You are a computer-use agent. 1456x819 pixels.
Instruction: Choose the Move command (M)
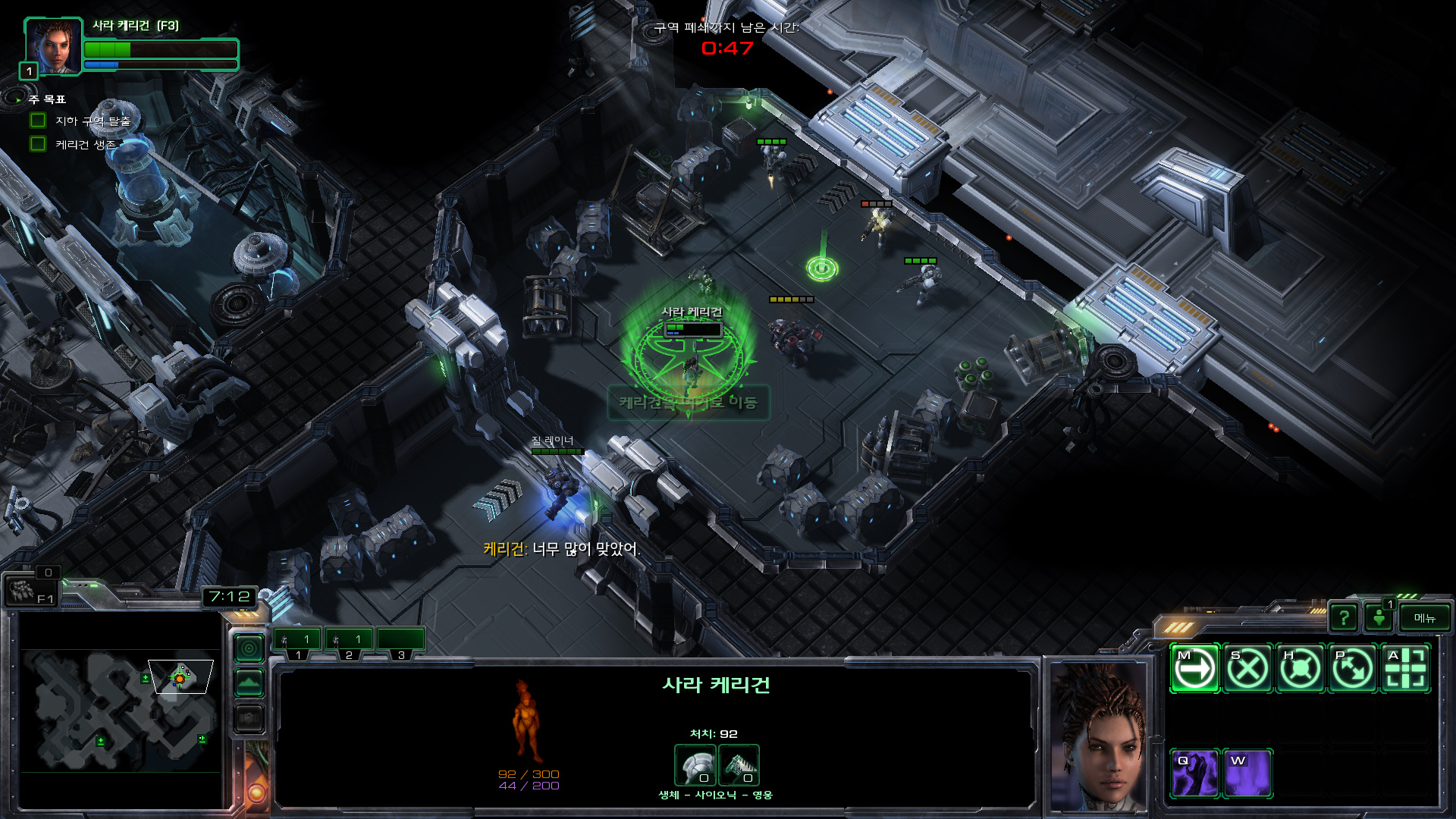(x=1194, y=669)
